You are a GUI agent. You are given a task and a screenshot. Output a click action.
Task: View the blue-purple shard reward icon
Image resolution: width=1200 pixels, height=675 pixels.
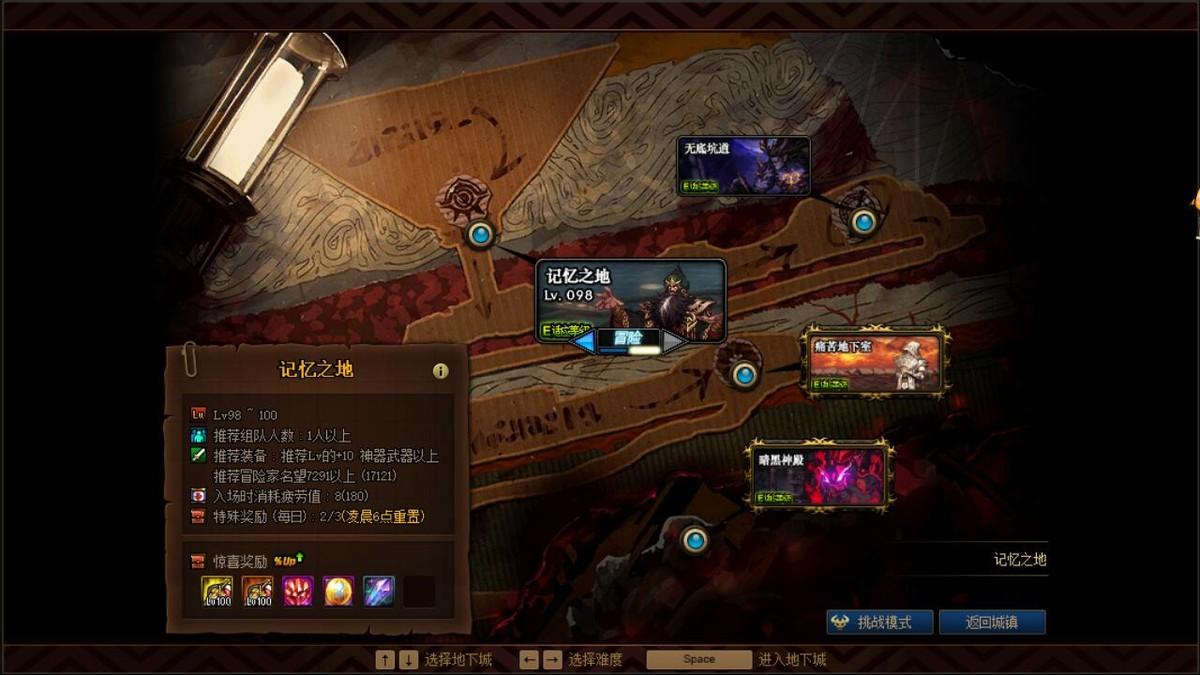379,591
